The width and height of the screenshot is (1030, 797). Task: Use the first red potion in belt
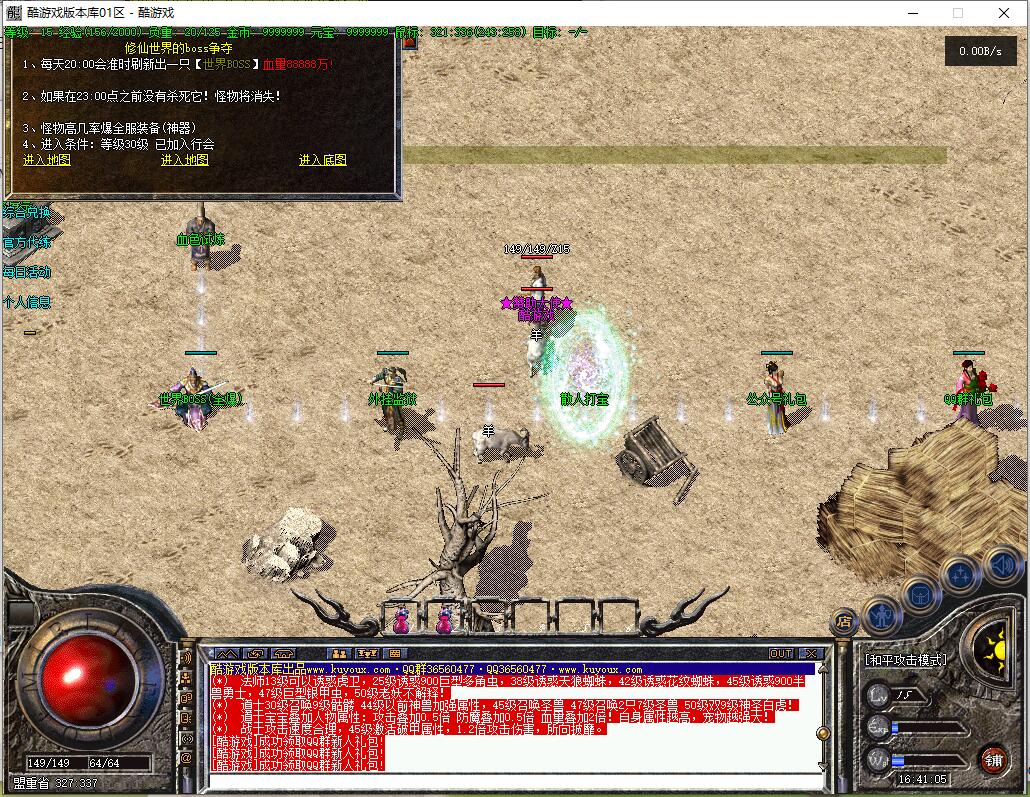[401, 621]
